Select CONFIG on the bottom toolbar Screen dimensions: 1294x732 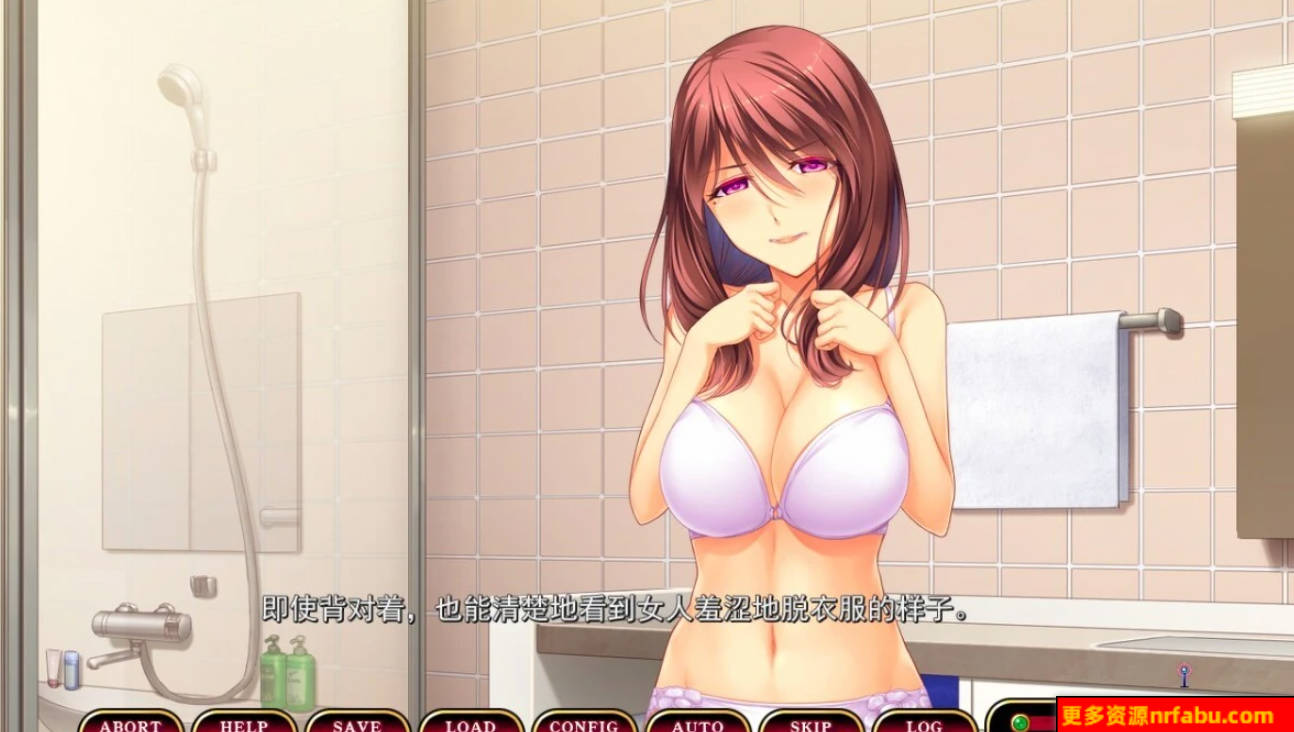pos(585,724)
